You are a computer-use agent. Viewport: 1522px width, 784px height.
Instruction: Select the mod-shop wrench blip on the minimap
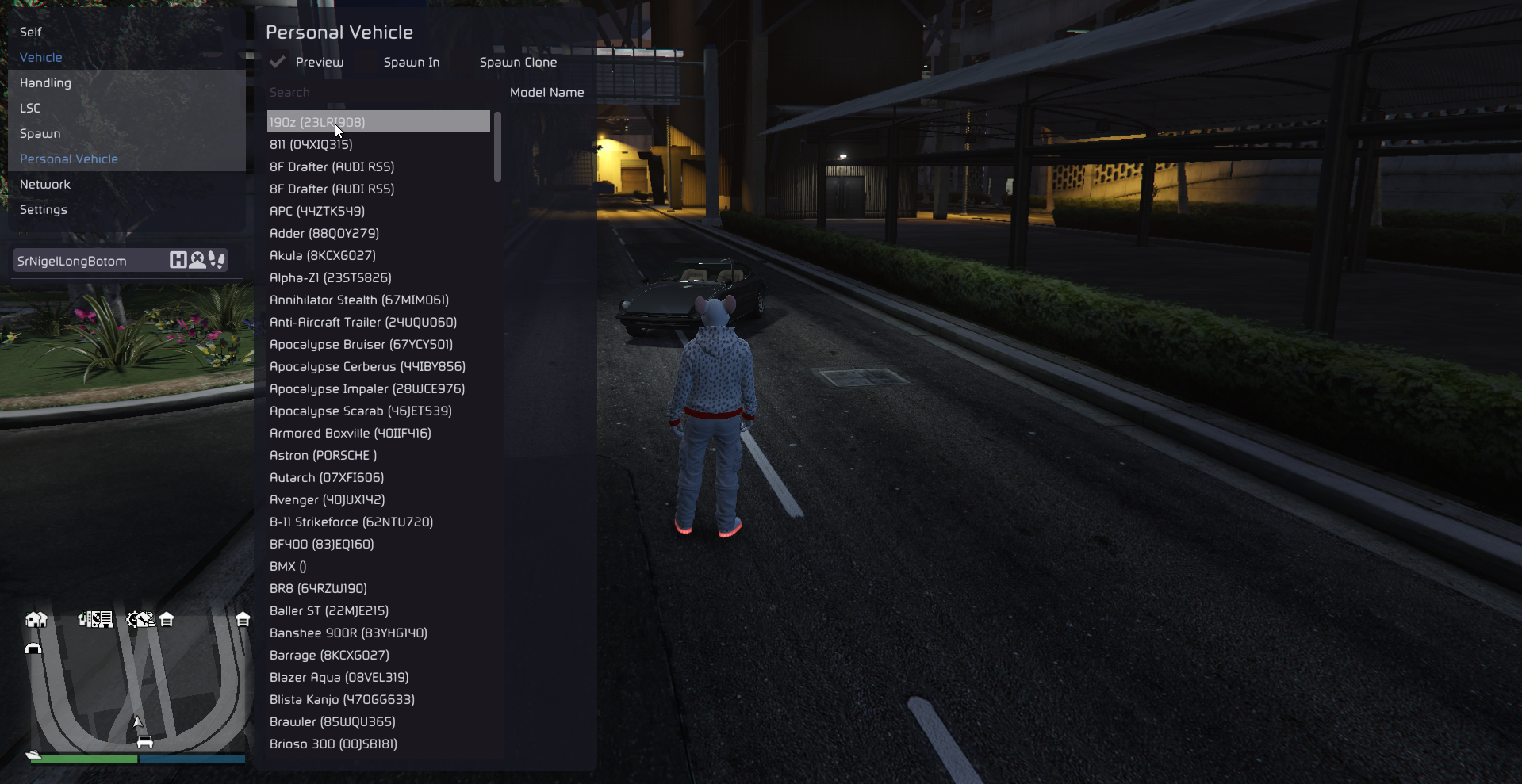coord(141,619)
